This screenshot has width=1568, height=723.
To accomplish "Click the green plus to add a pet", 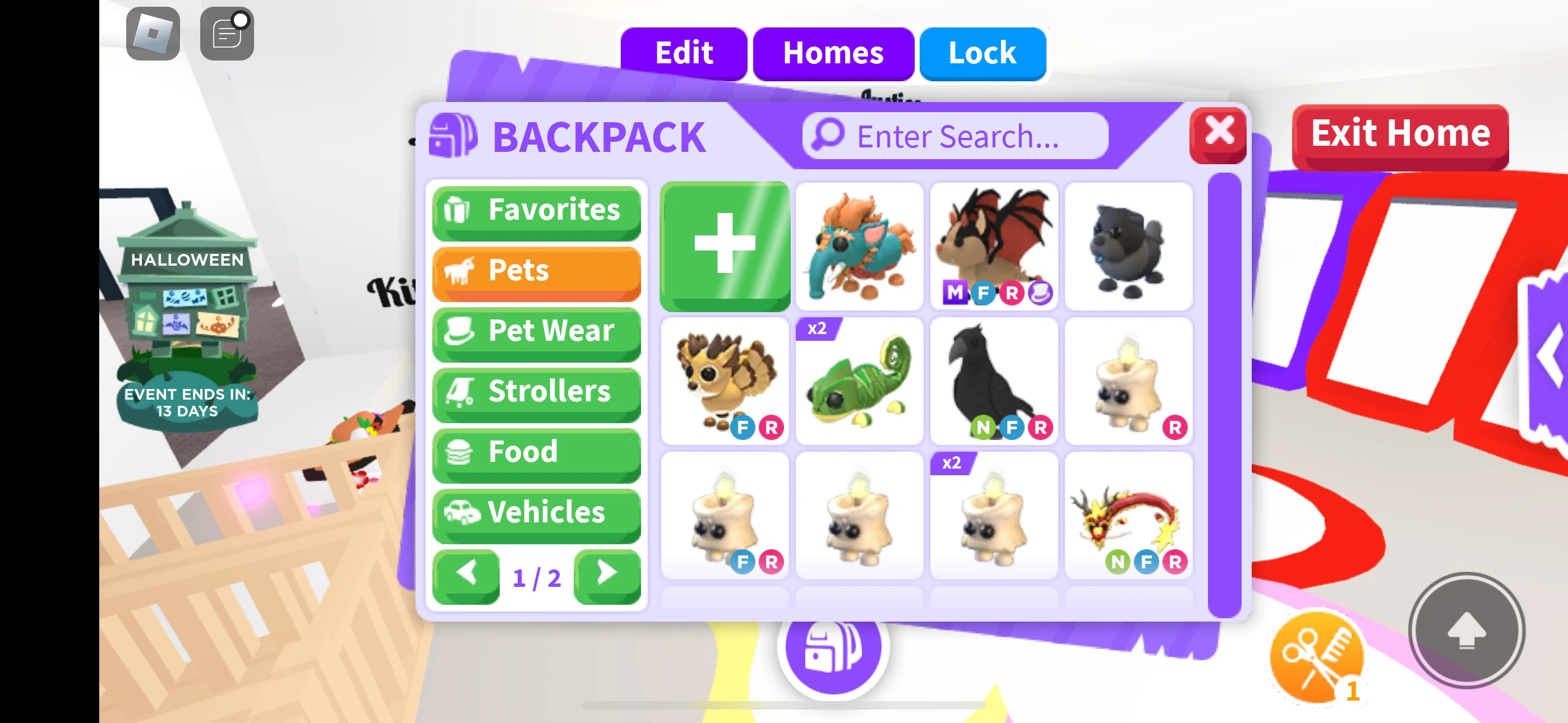I will (725, 247).
